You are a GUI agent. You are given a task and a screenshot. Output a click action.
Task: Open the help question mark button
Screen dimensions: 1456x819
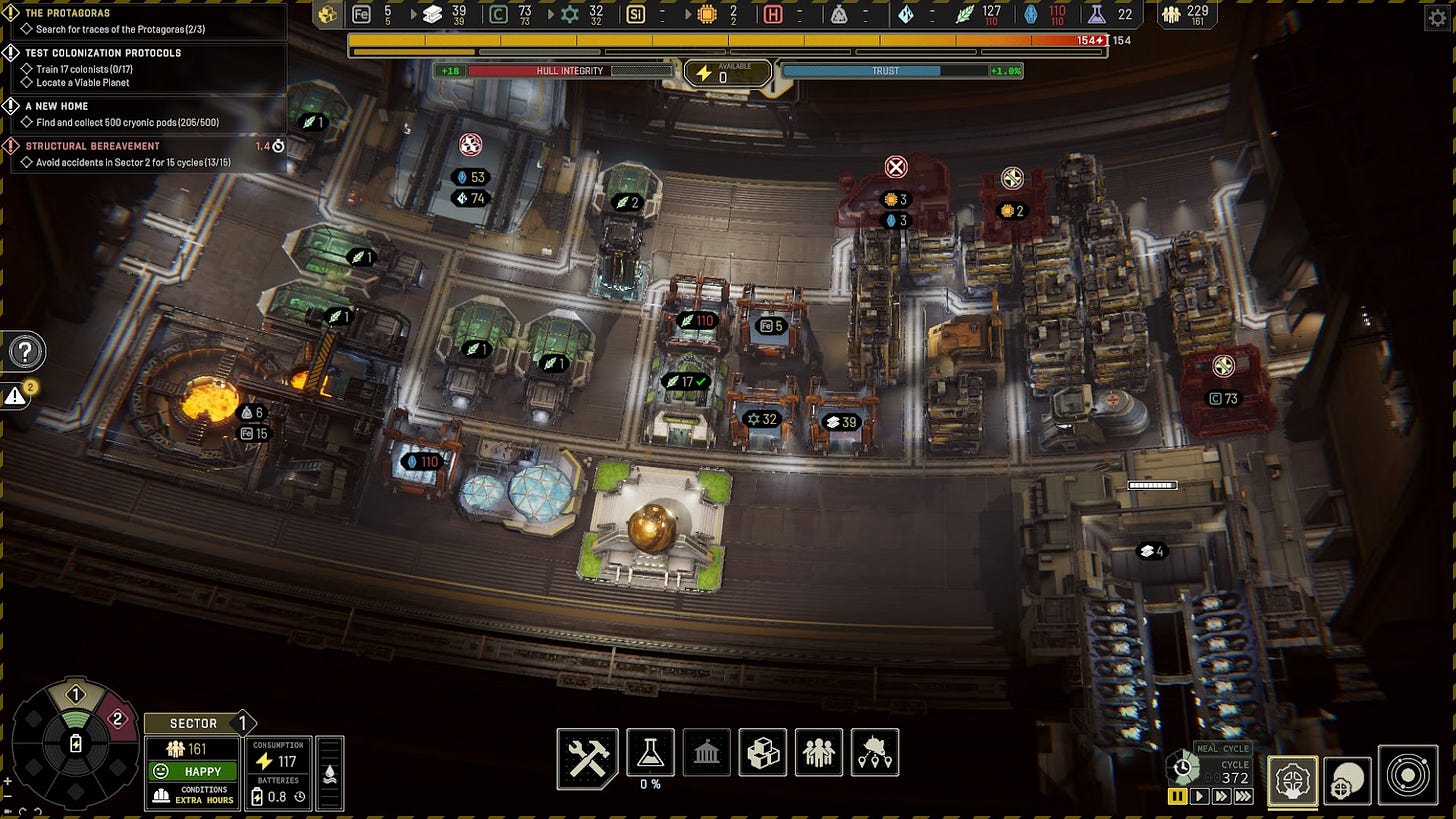26,352
